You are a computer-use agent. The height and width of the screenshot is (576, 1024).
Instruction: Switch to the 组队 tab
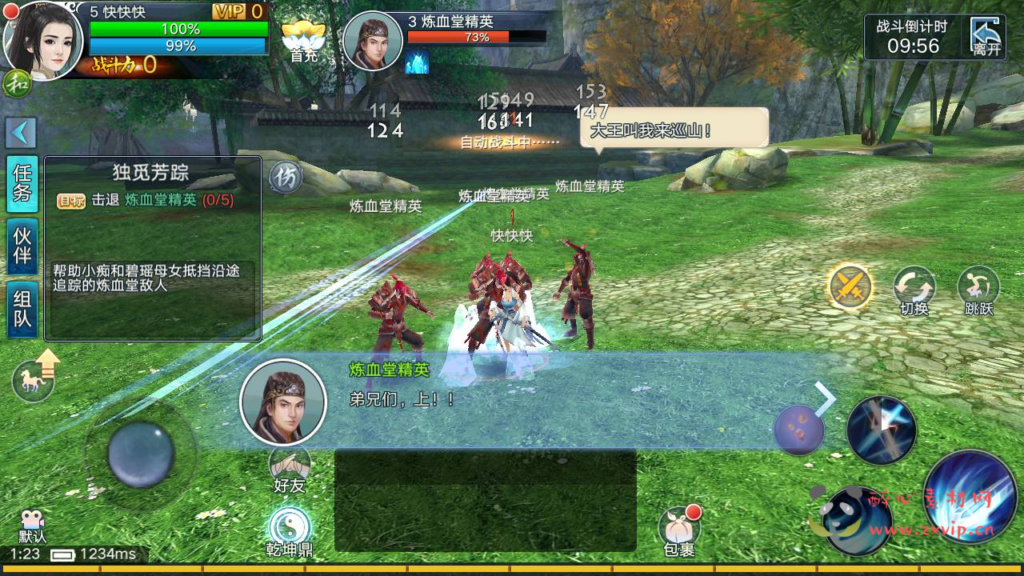tap(22, 309)
